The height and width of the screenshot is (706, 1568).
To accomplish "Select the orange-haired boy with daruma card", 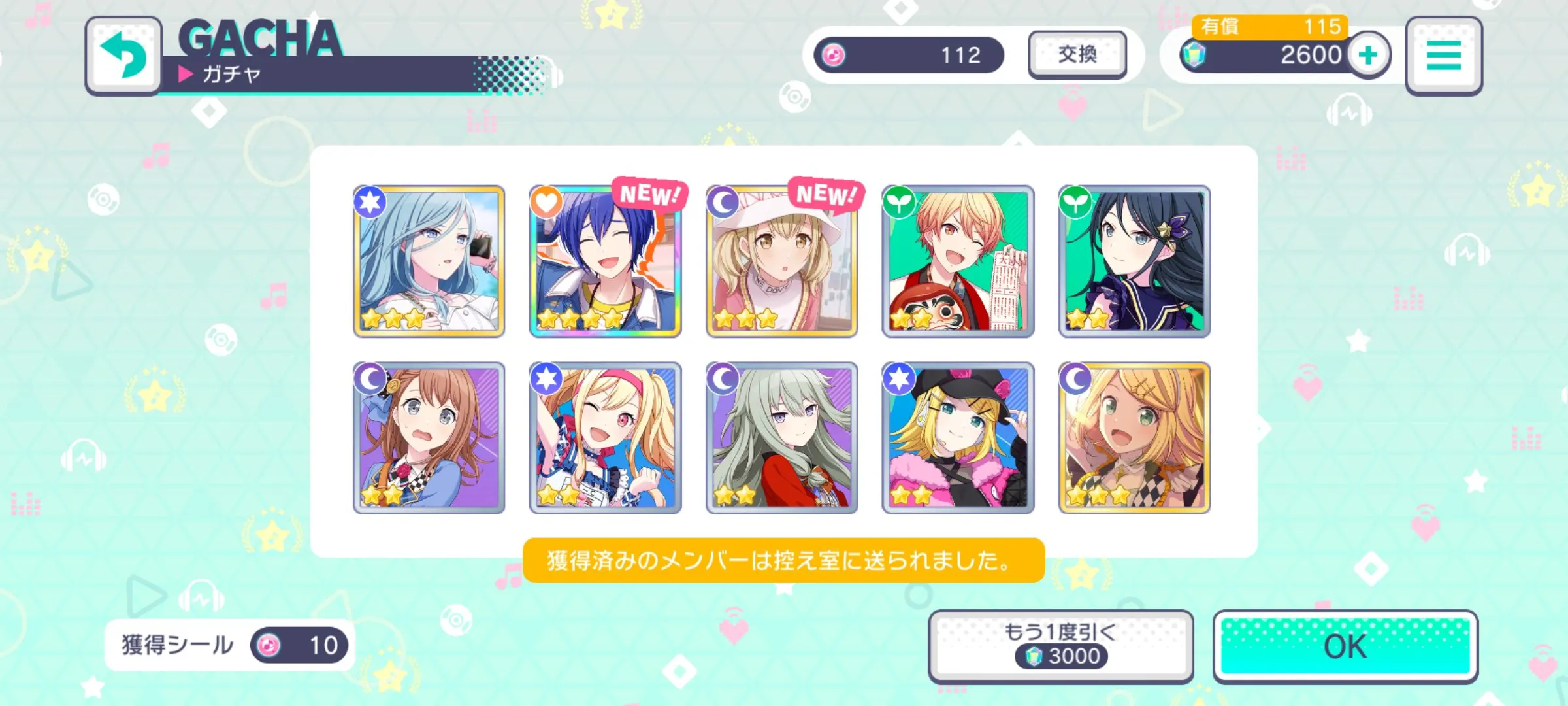I will 958,261.
